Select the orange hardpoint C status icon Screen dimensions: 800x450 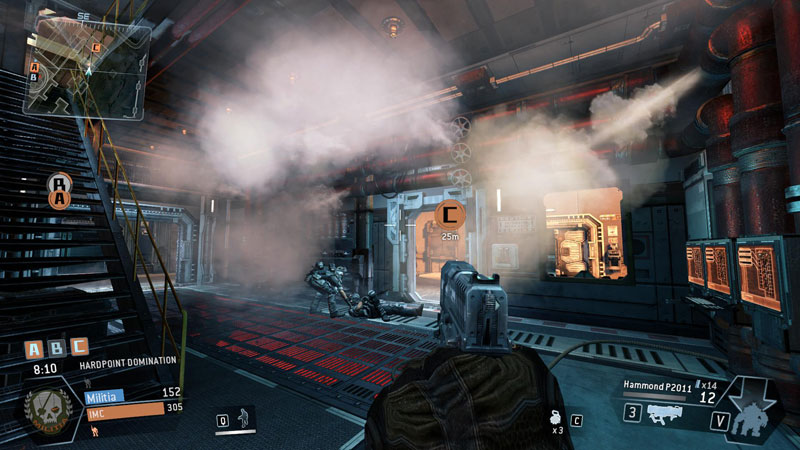[78, 349]
